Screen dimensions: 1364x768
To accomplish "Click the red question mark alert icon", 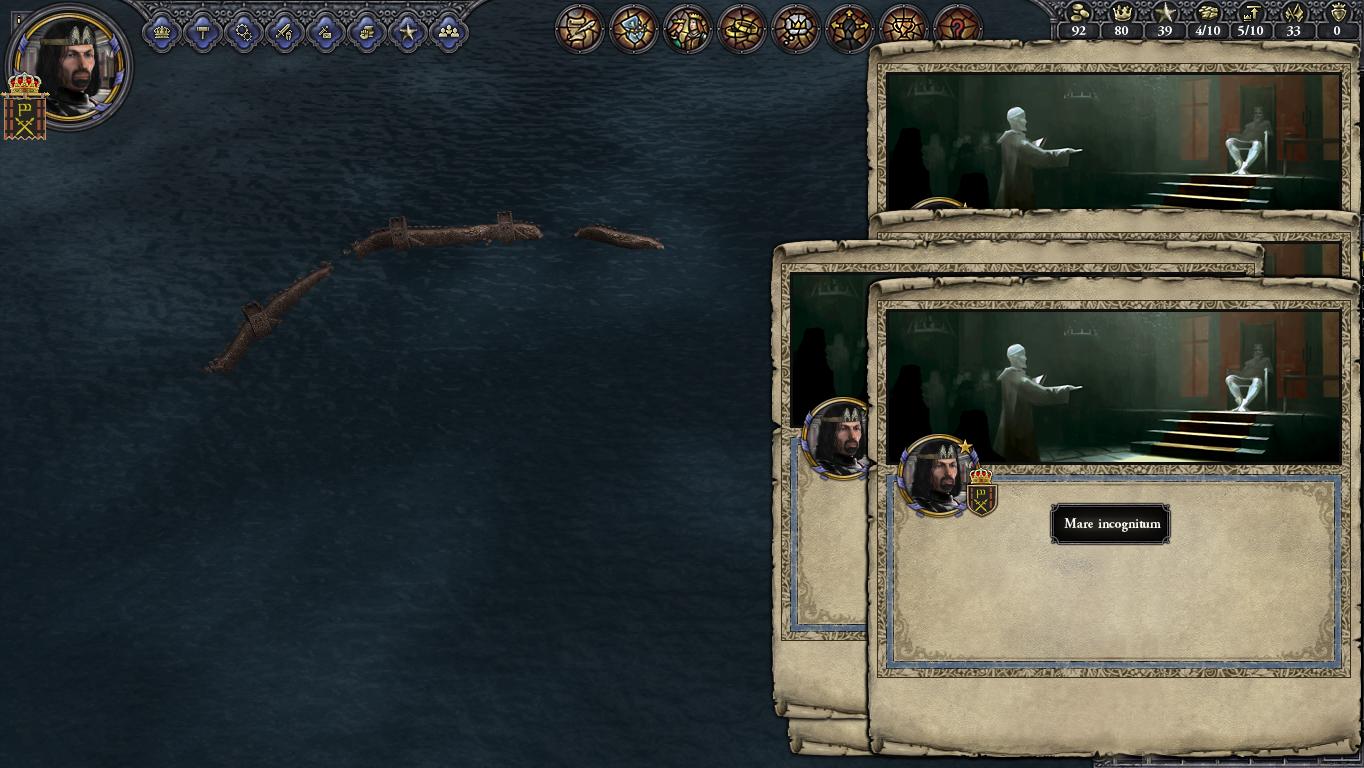I will point(957,28).
